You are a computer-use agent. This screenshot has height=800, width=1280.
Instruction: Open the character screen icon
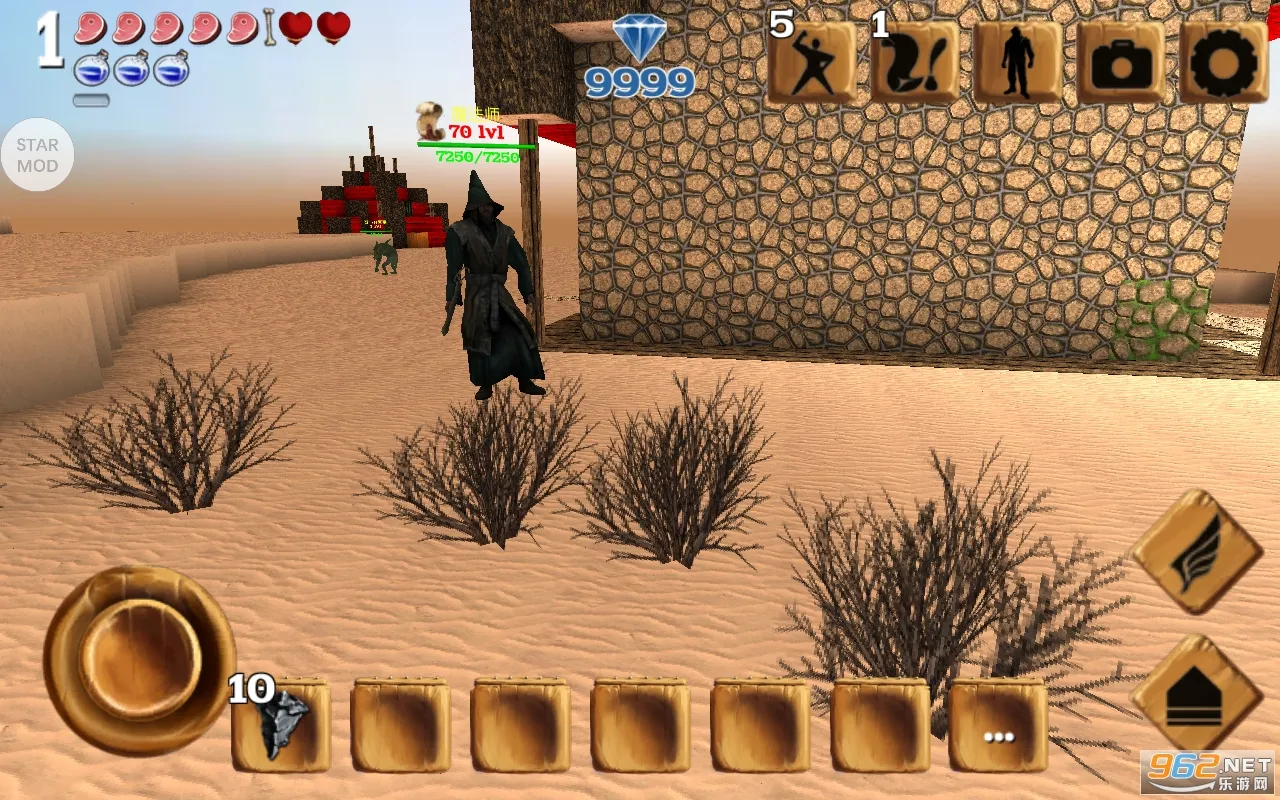[1020, 62]
